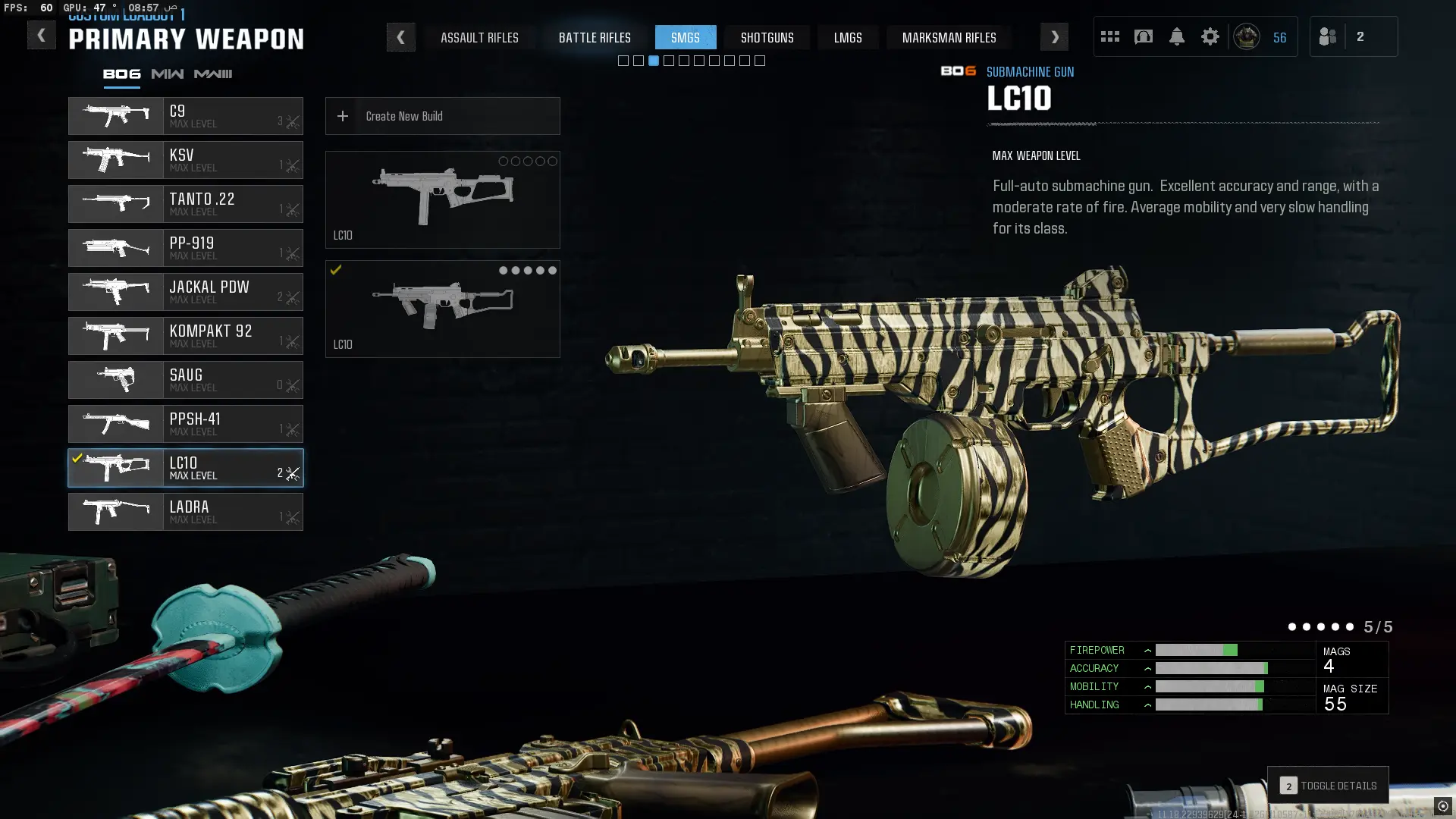This screenshot has height=819, width=1456.
Task: Open the social party icon
Action: tap(1328, 36)
